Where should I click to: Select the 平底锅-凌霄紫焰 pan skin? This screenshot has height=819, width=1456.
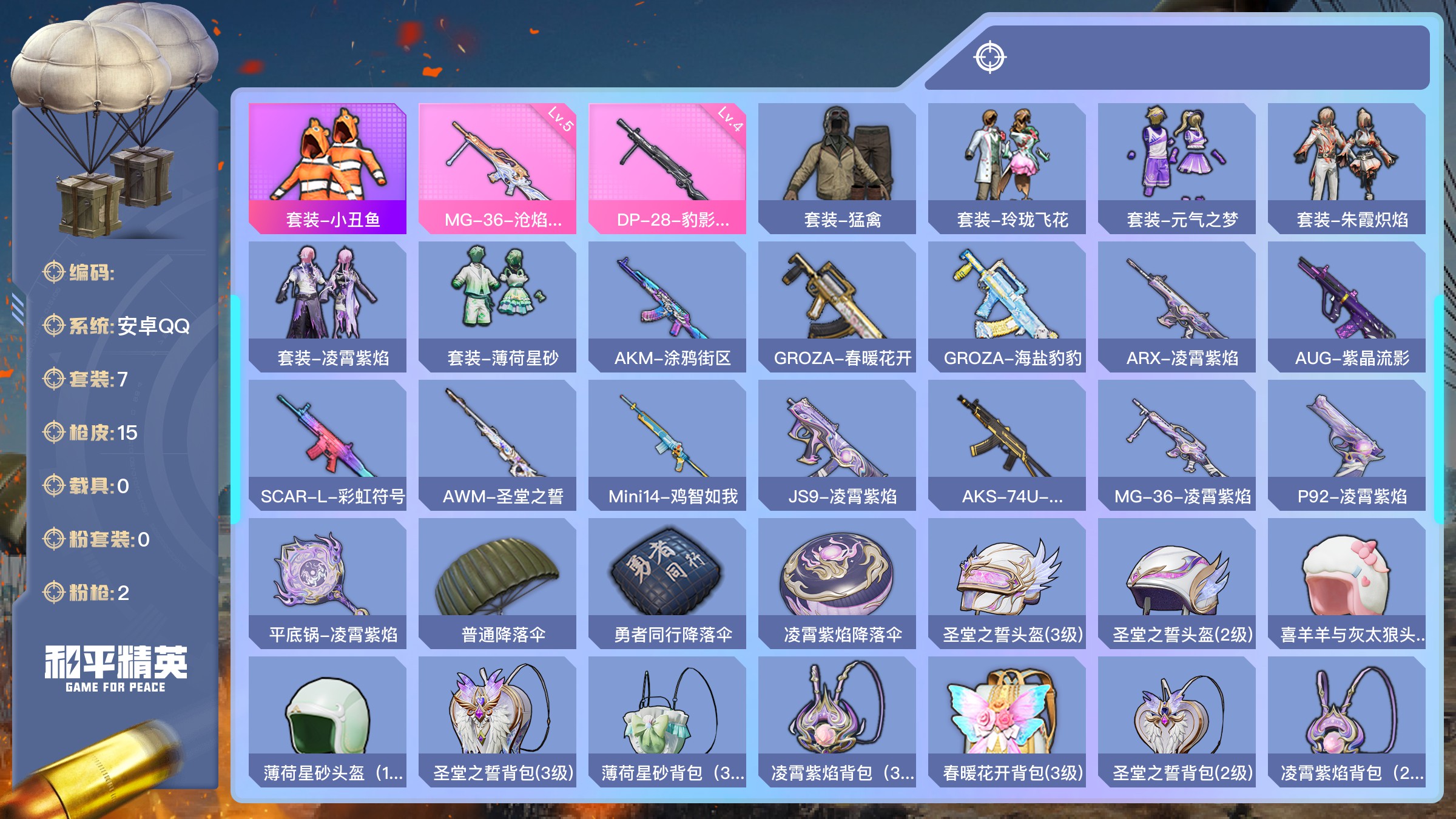[328, 583]
